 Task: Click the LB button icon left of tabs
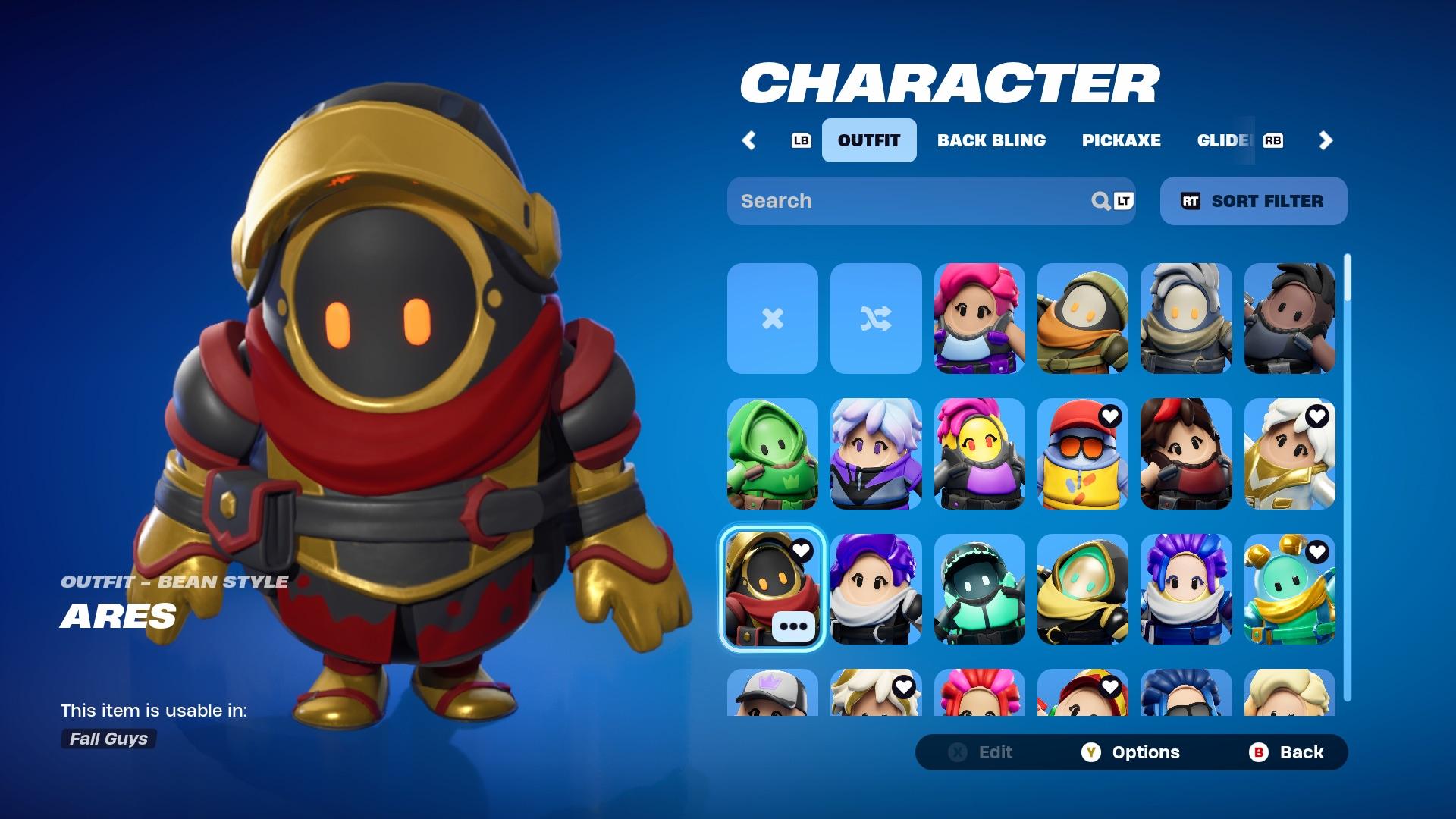point(800,140)
